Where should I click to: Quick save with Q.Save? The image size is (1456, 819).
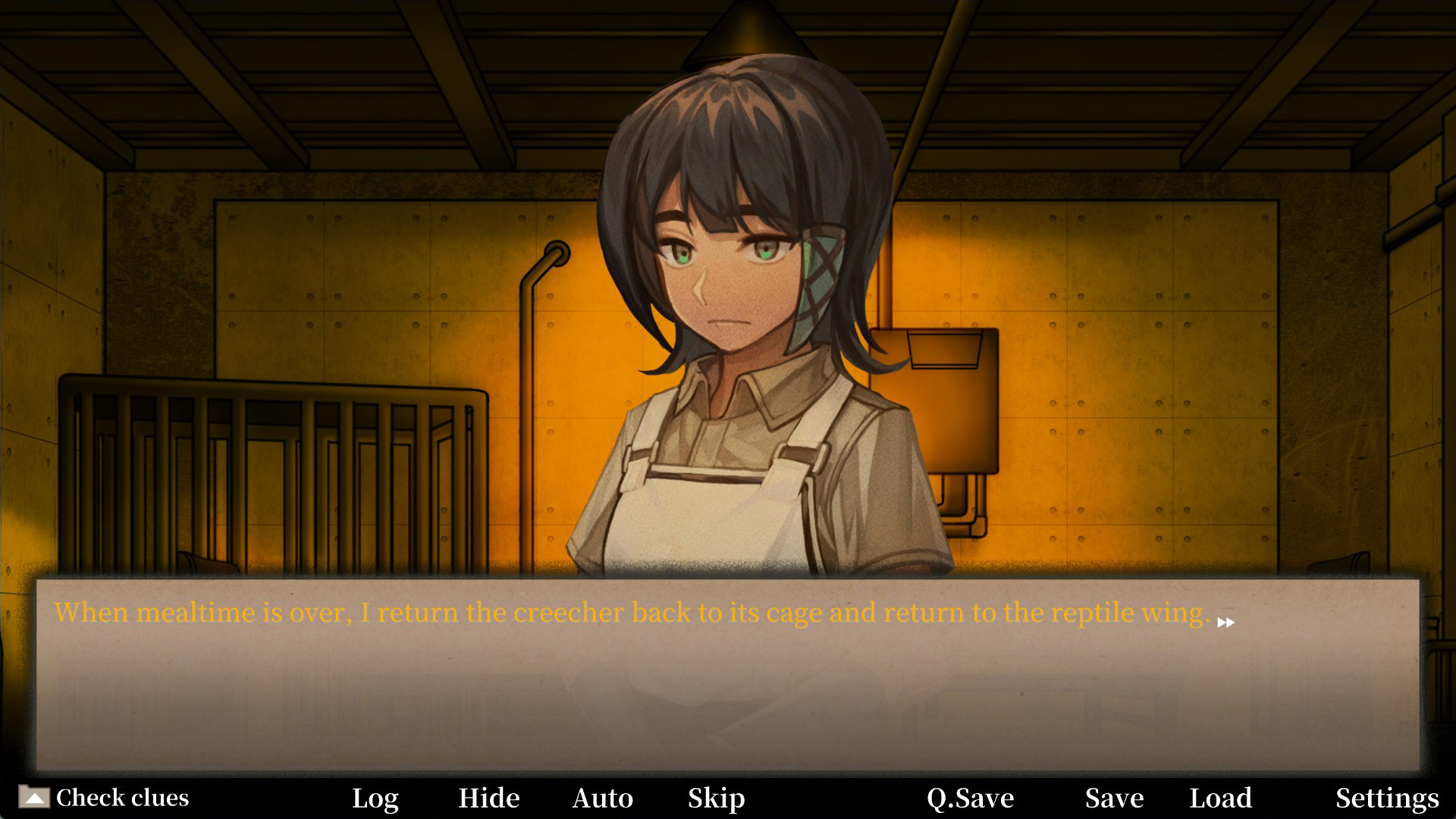970,798
